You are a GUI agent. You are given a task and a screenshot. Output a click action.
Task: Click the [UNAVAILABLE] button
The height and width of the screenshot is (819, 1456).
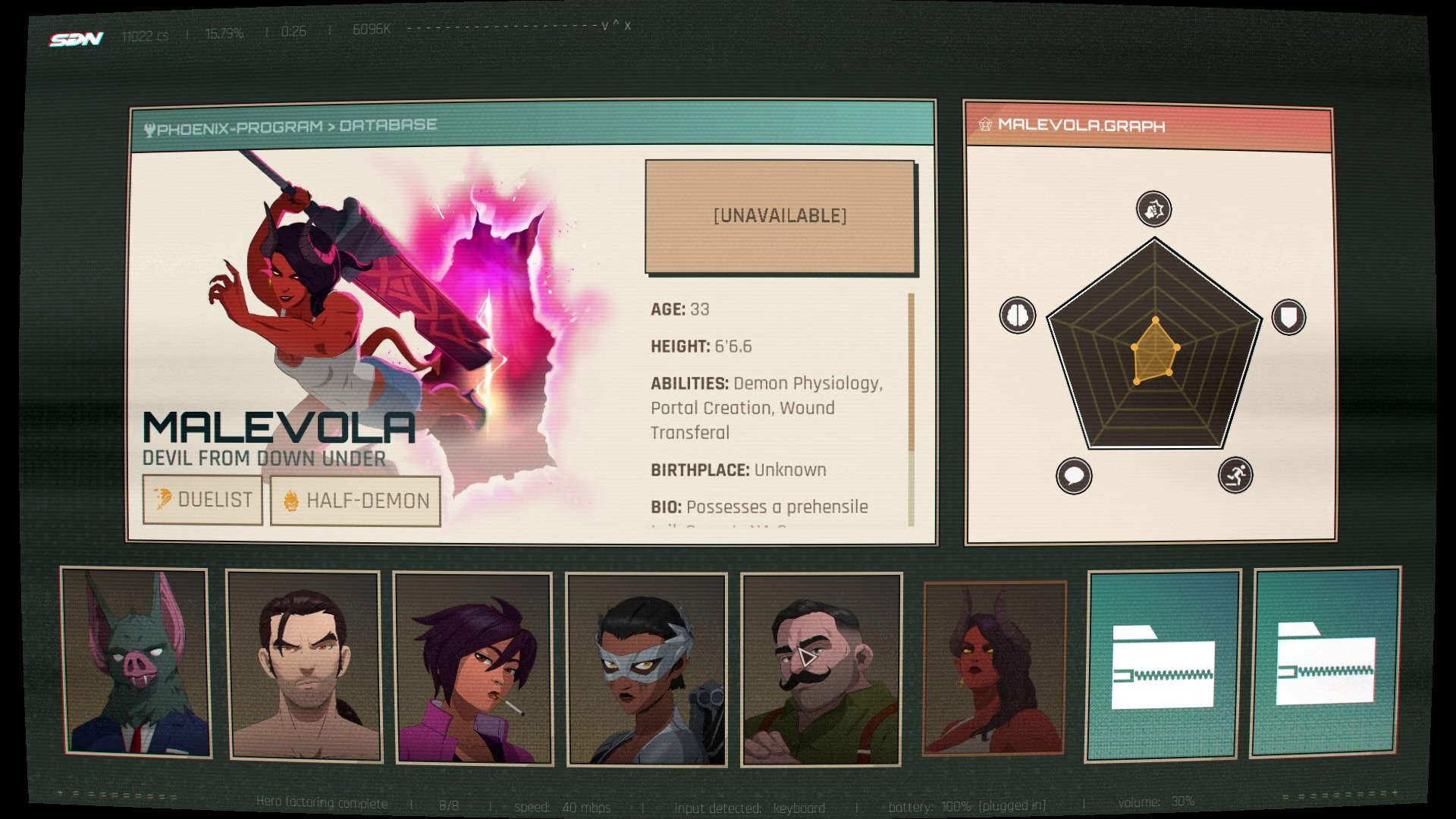pos(780,216)
